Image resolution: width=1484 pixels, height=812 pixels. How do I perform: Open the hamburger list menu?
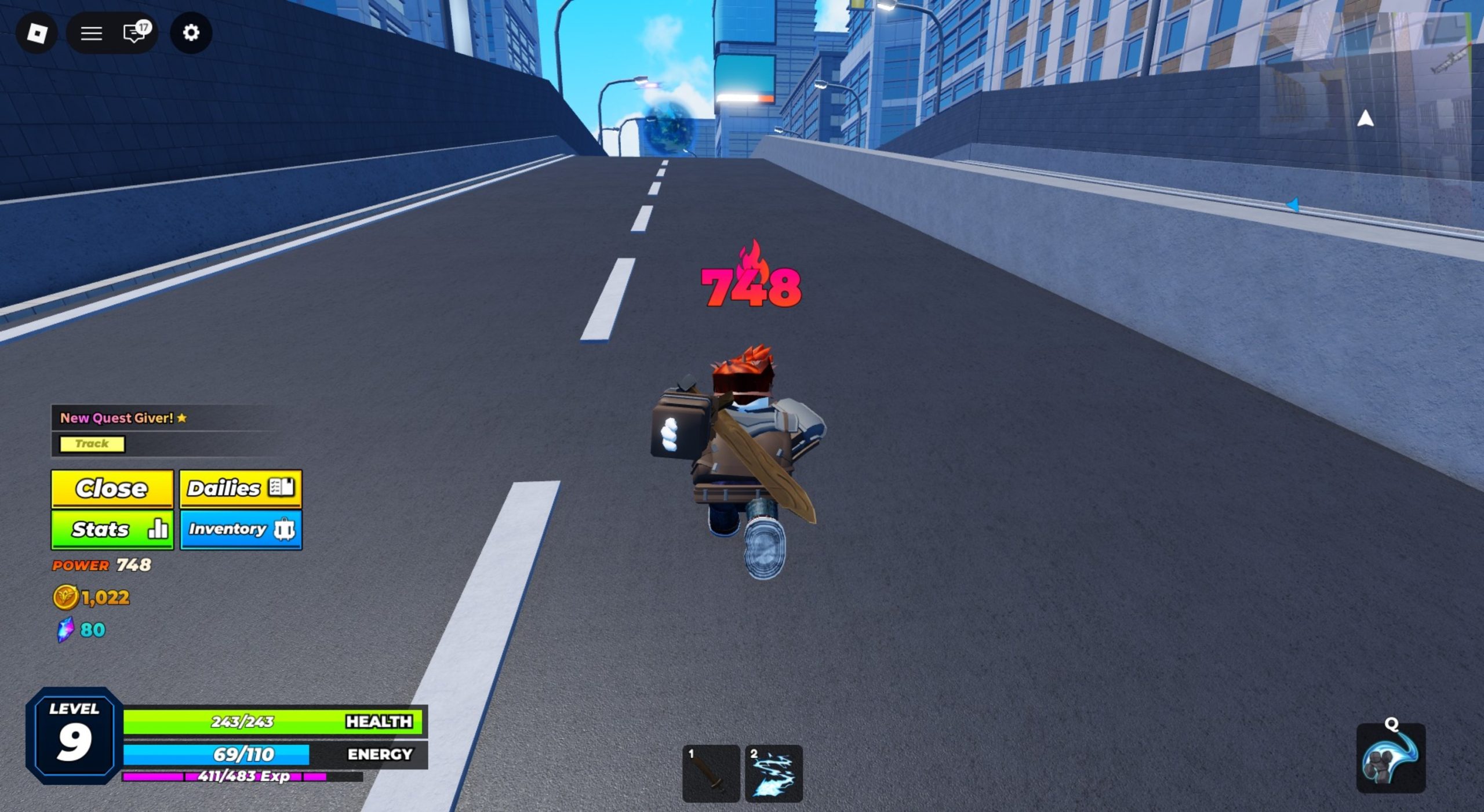coord(91,33)
